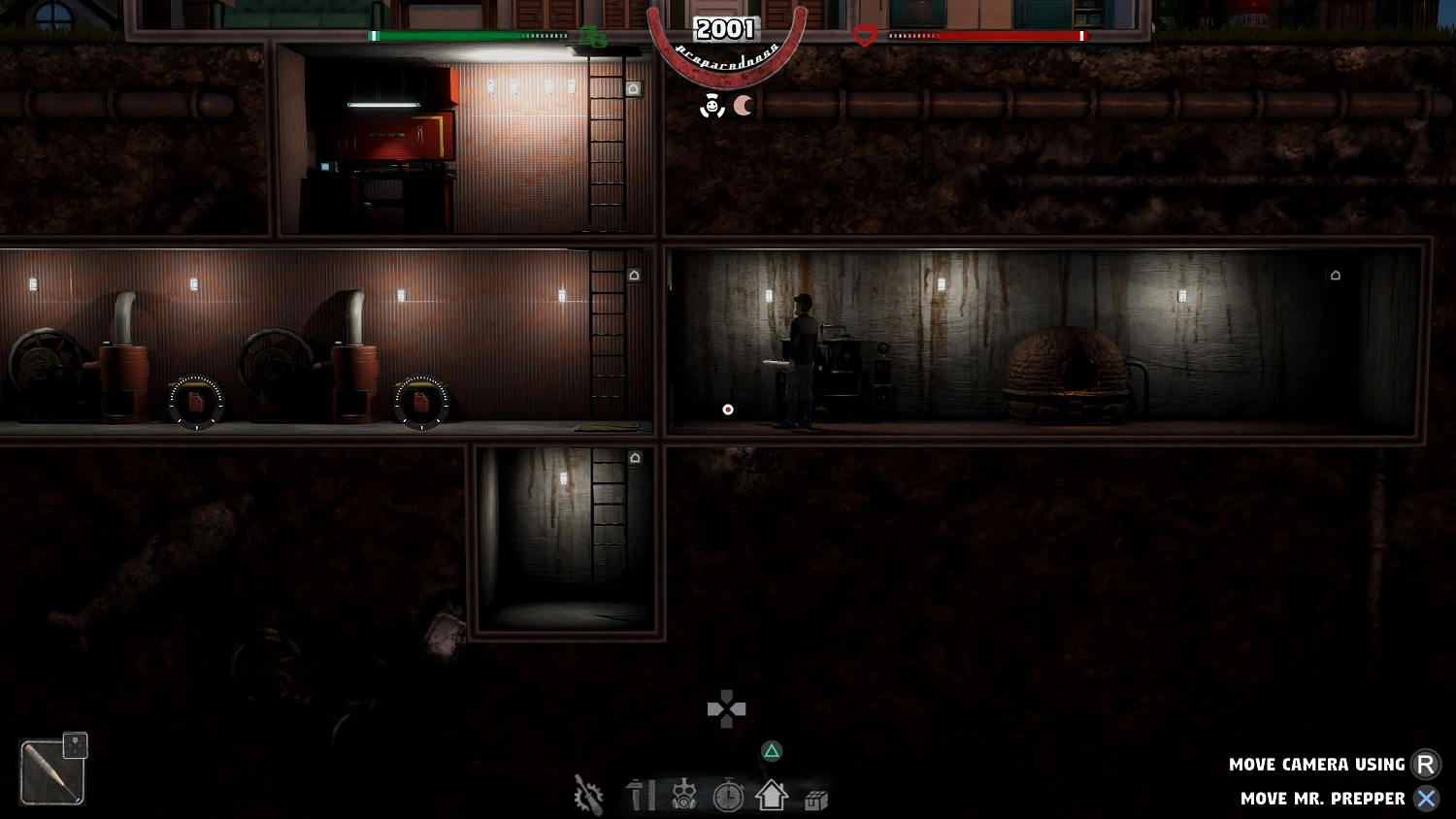Toggle the home switch in the ladder shaft room
The width and height of the screenshot is (1456, 819).
[636, 455]
